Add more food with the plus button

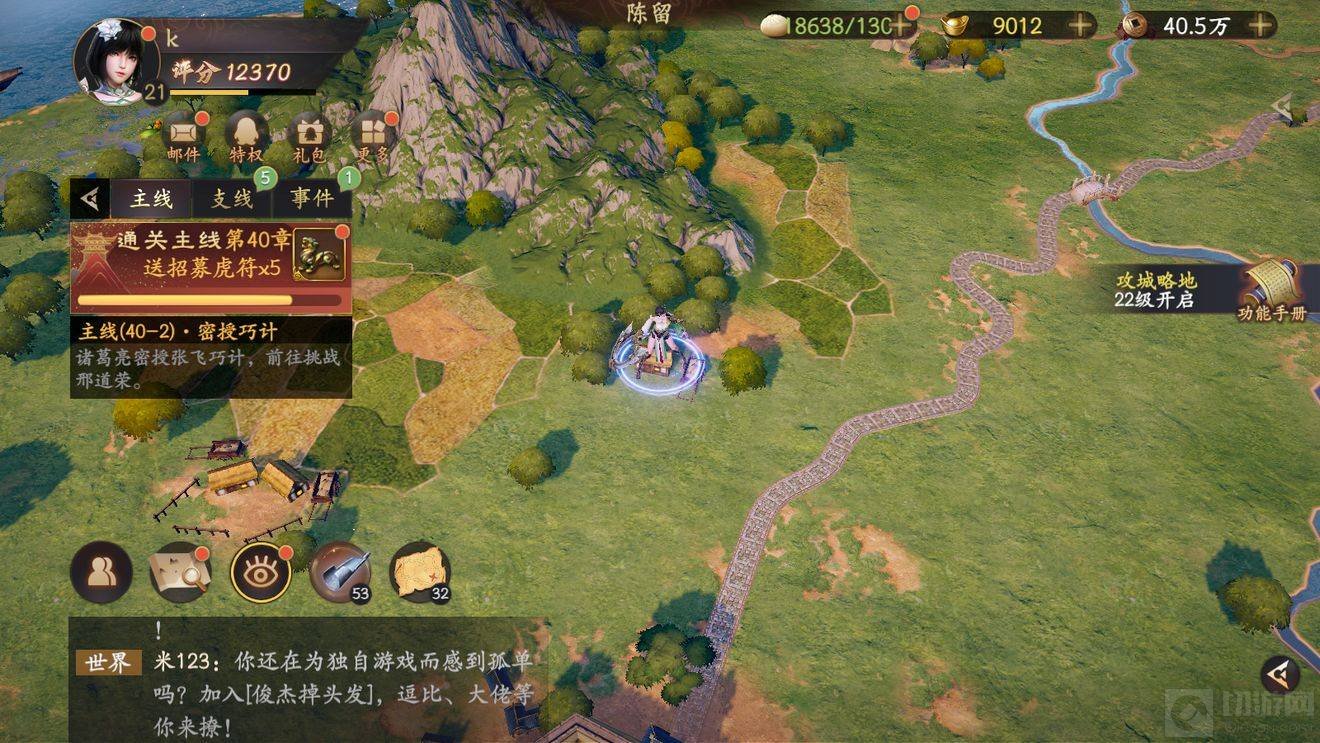[902, 26]
